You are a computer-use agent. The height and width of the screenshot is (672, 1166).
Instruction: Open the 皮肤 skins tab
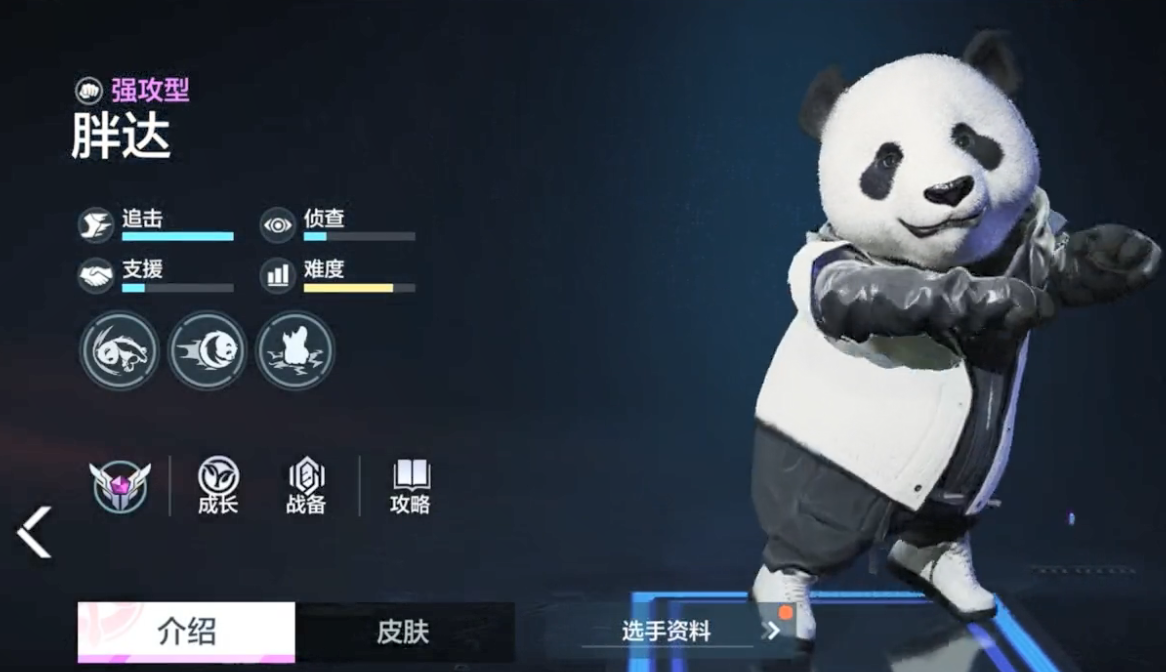click(403, 631)
